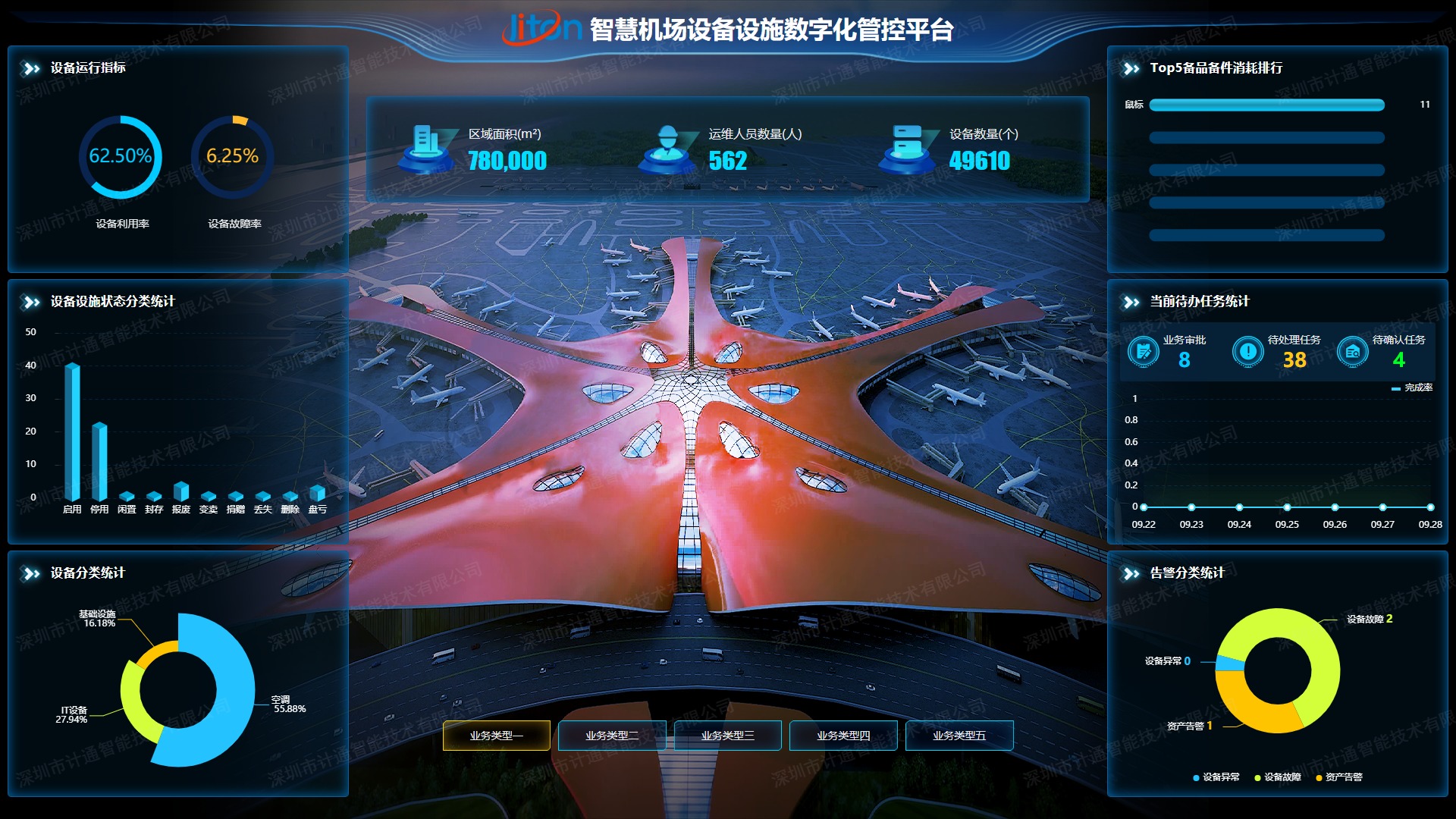Toggle the 设备异常 legend entry
This screenshot has height=819, width=1456.
(x=1216, y=777)
